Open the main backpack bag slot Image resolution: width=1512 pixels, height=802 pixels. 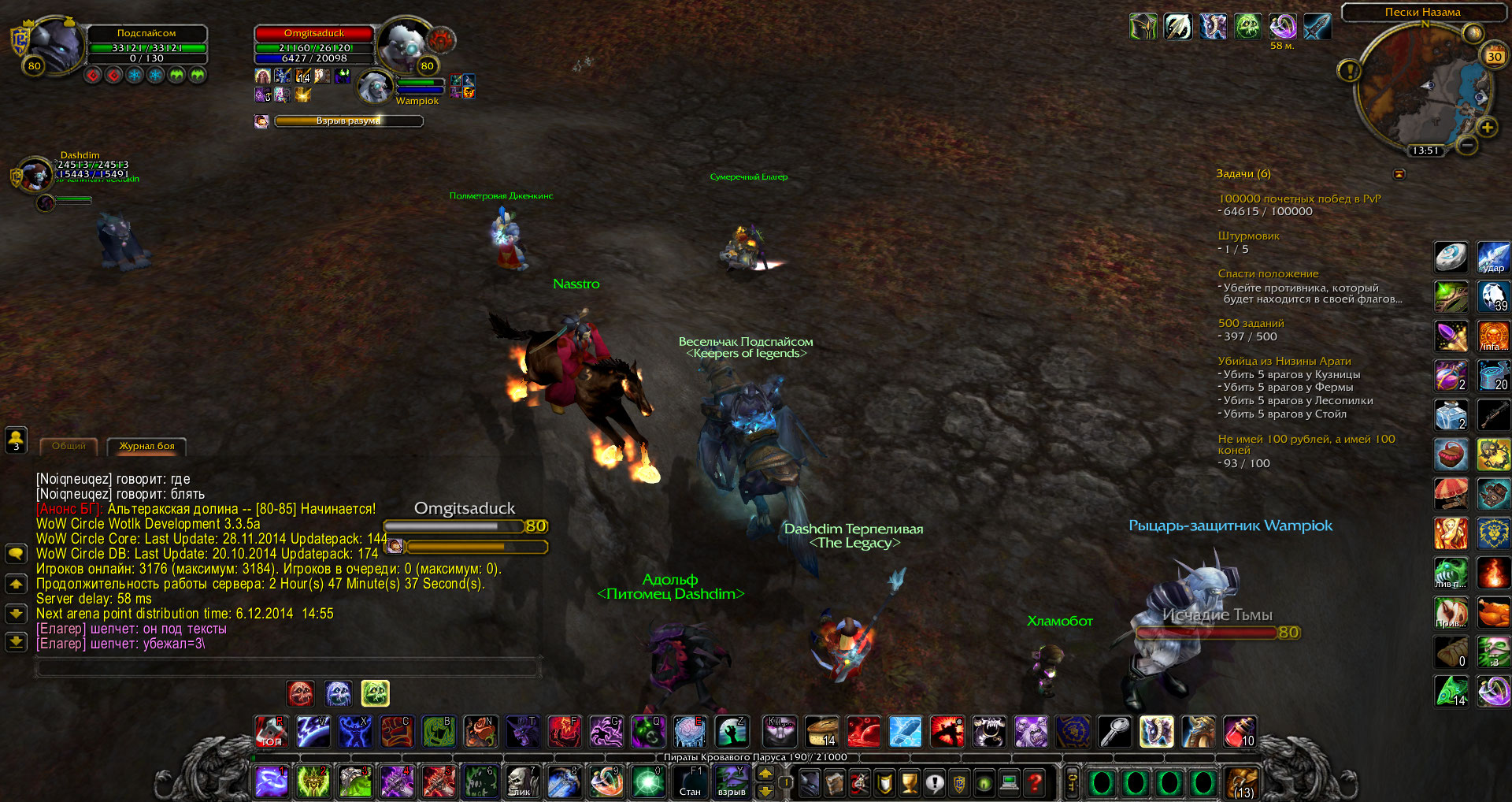pos(1240,782)
